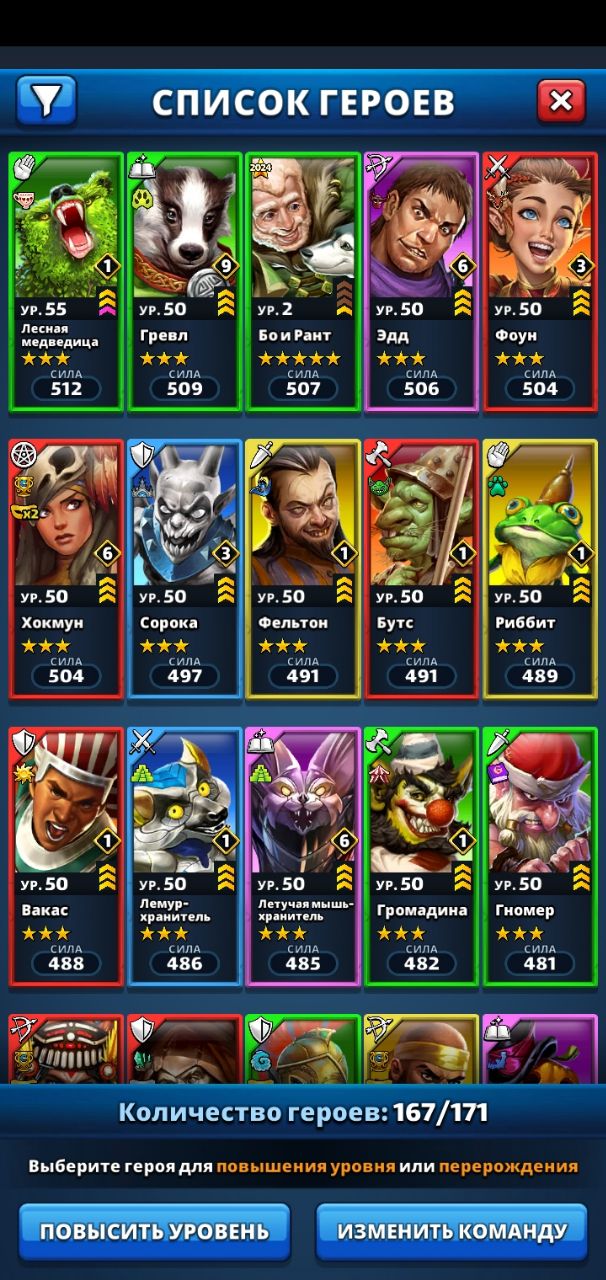Open the Фоун hero card
The width and height of the screenshot is (606, 1280).
click(540, 281)
